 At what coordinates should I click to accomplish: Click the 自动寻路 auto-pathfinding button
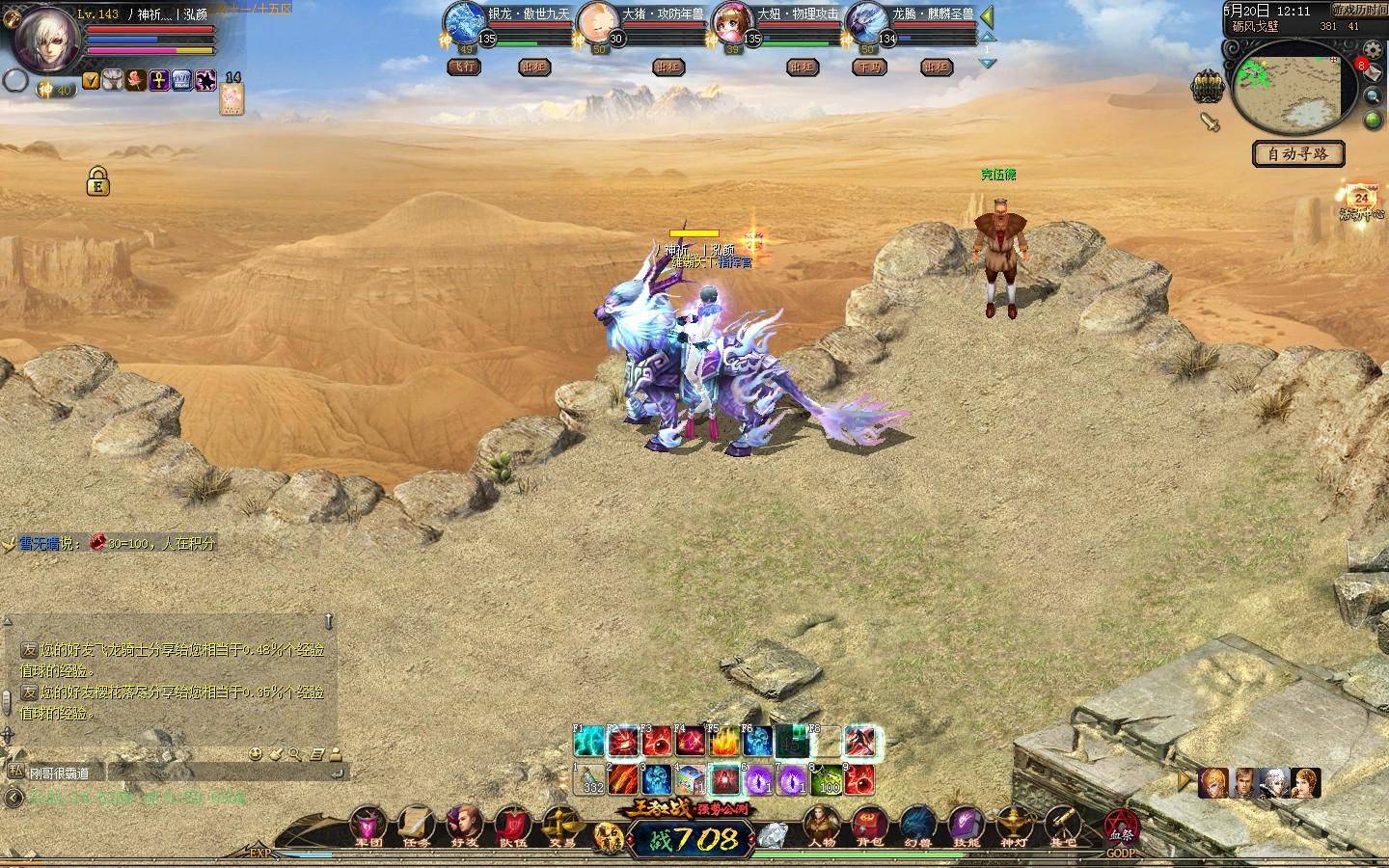[1297, 153]
